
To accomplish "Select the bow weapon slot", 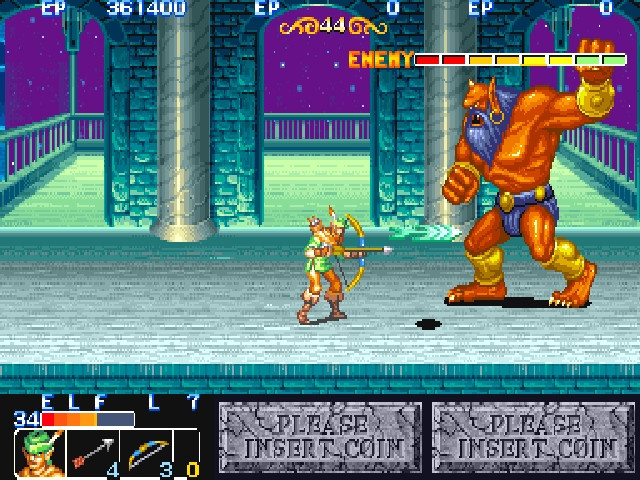I will (146, 453).
